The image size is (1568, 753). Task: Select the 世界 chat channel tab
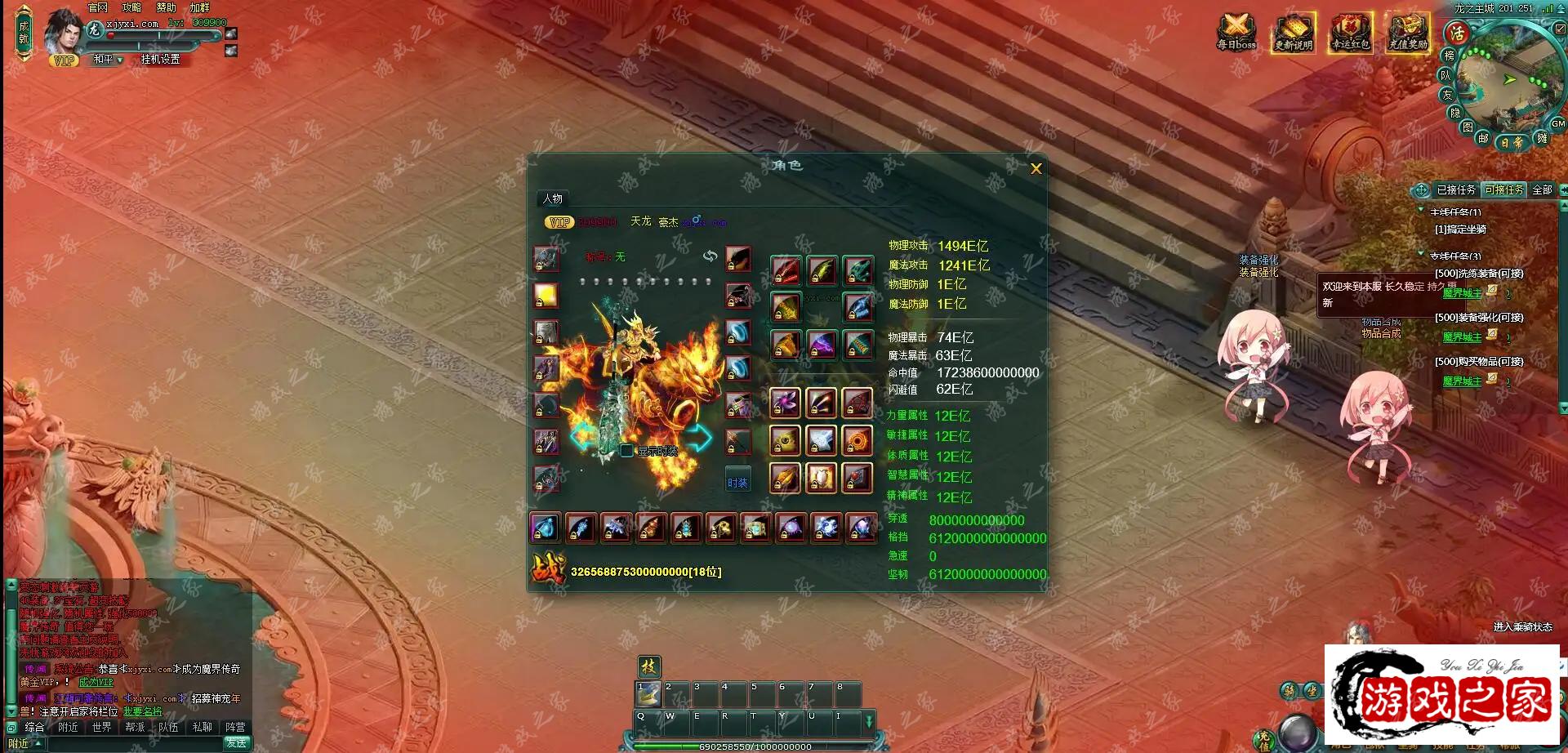(101, 727)
